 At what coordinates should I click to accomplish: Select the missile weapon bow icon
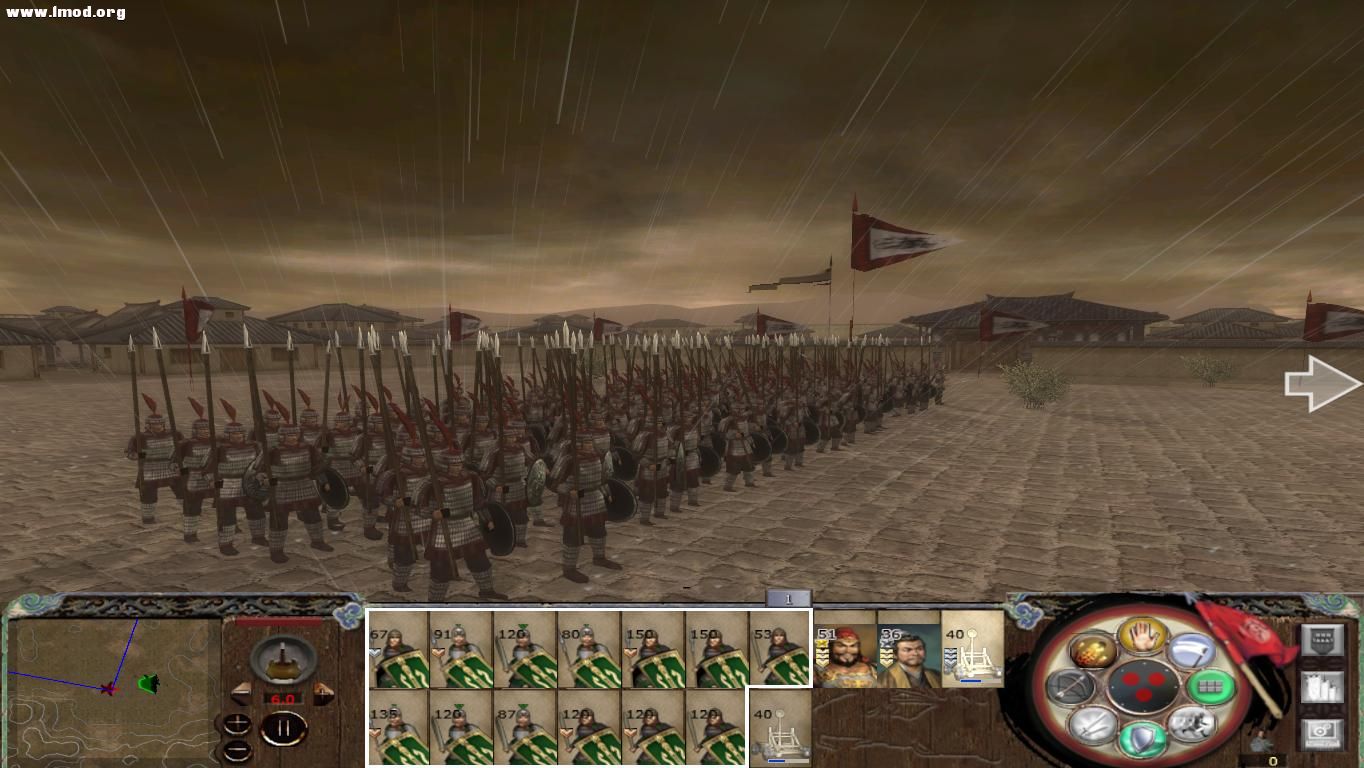(x=1075, y=687)
